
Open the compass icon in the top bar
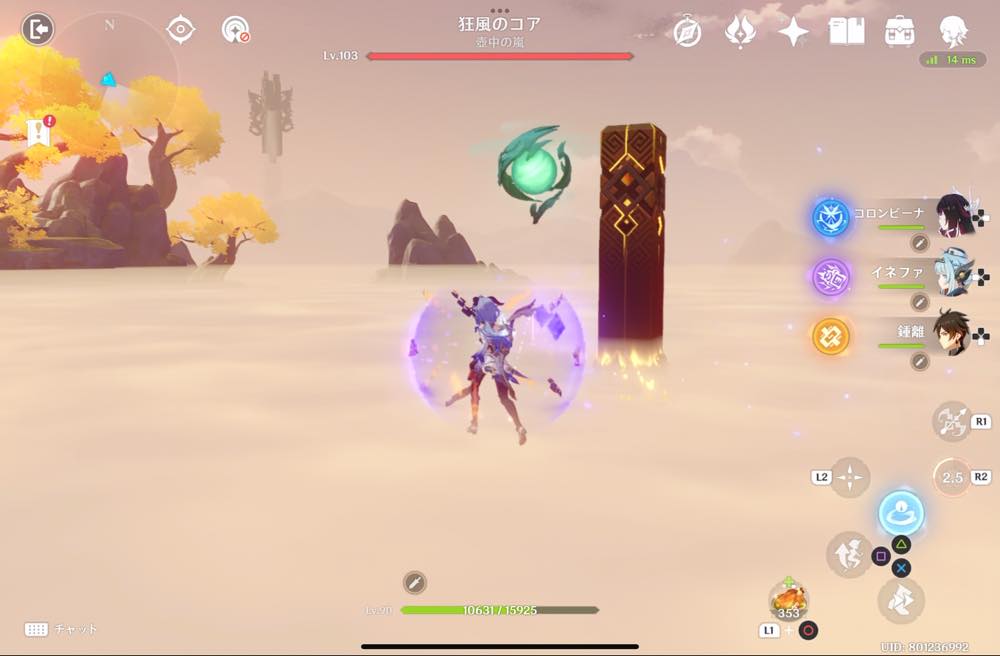687,32
